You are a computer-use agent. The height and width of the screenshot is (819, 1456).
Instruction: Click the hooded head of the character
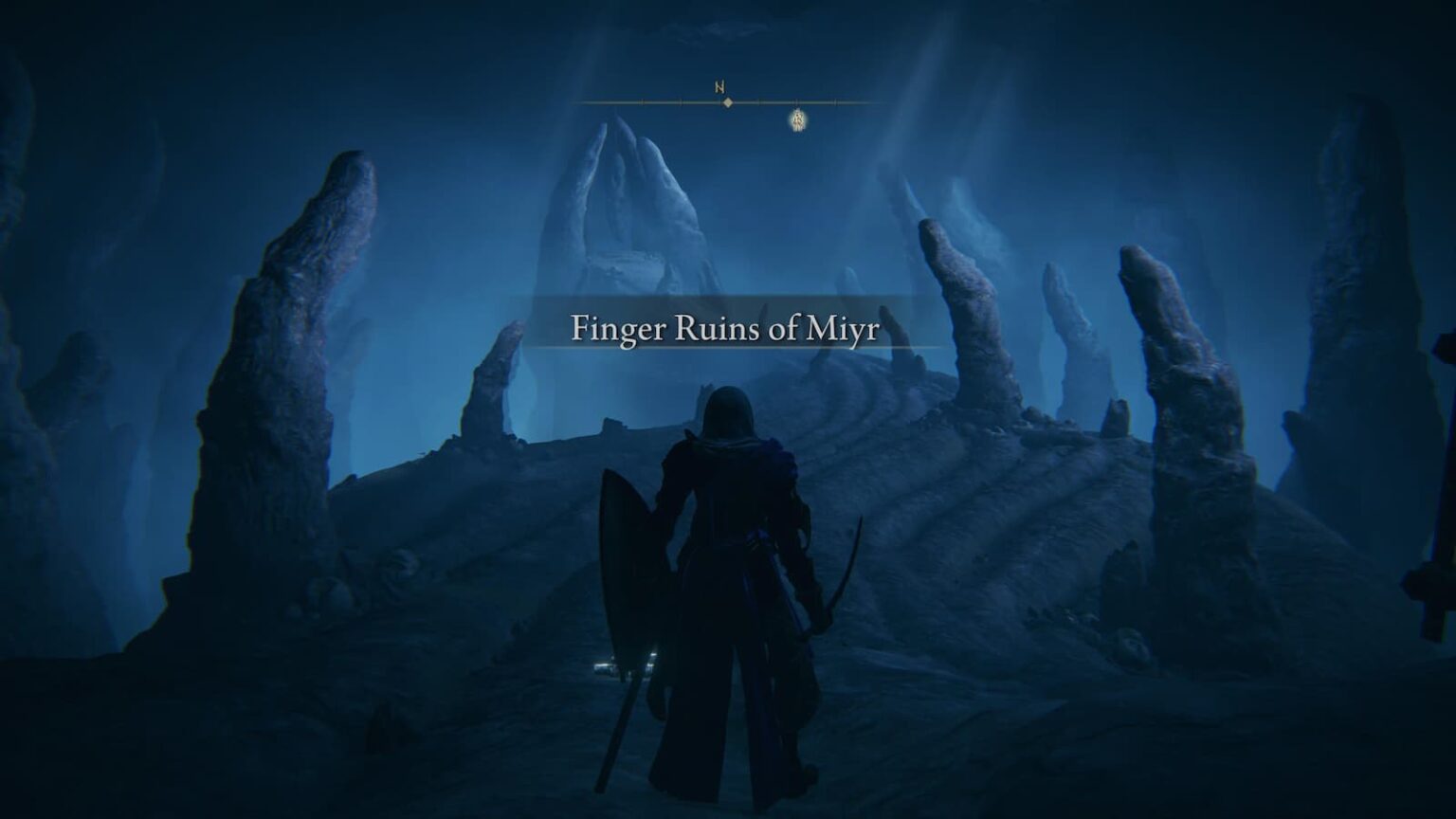click(730, 408)
